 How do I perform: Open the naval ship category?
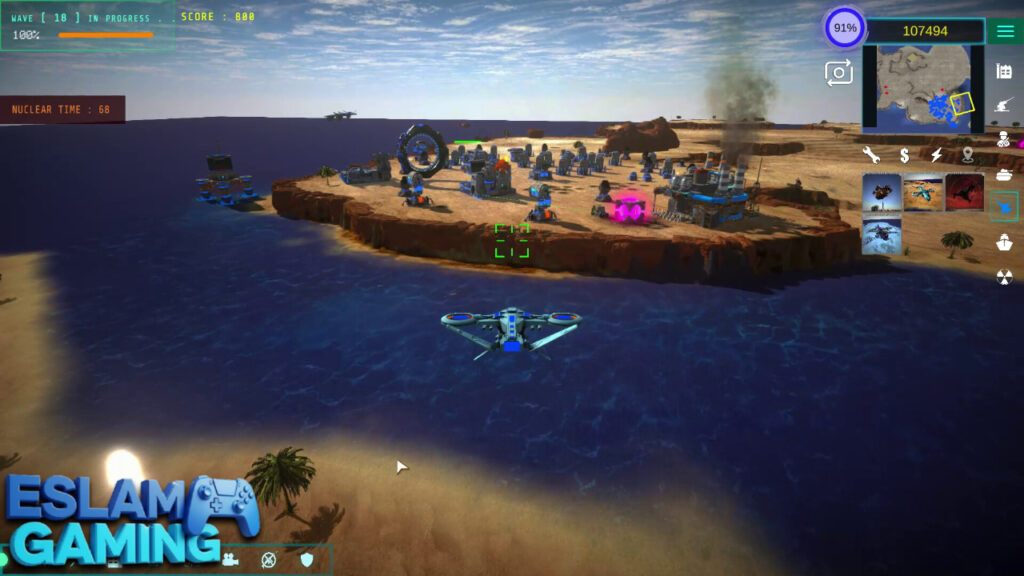click(1004, 242)
